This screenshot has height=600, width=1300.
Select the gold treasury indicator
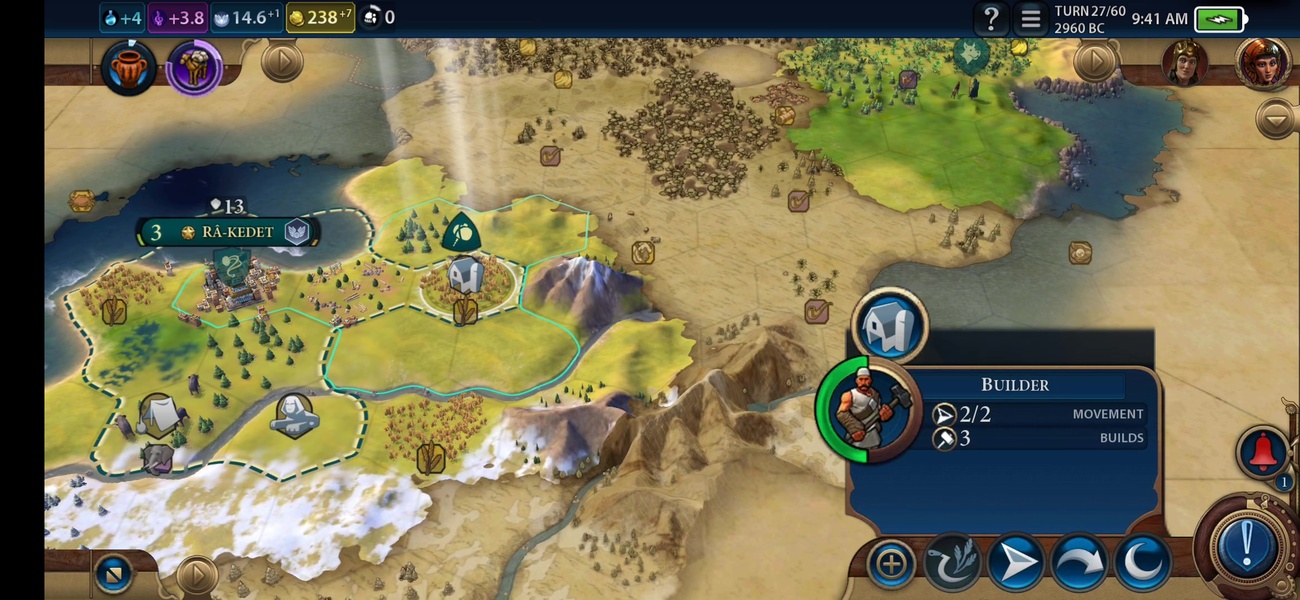(x=320, y=17)
